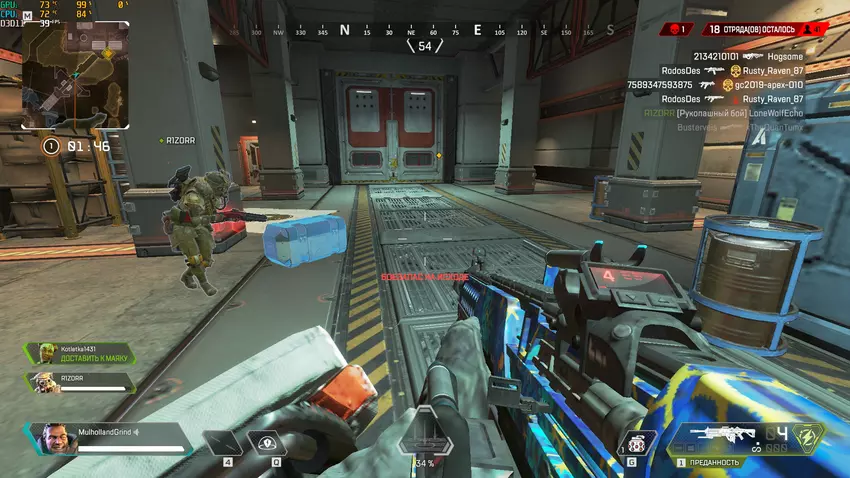This screenshot has height=478, width=850.
Task: Activate the lightning bolt ultimate icon
Action: click(x=811, y=438)
